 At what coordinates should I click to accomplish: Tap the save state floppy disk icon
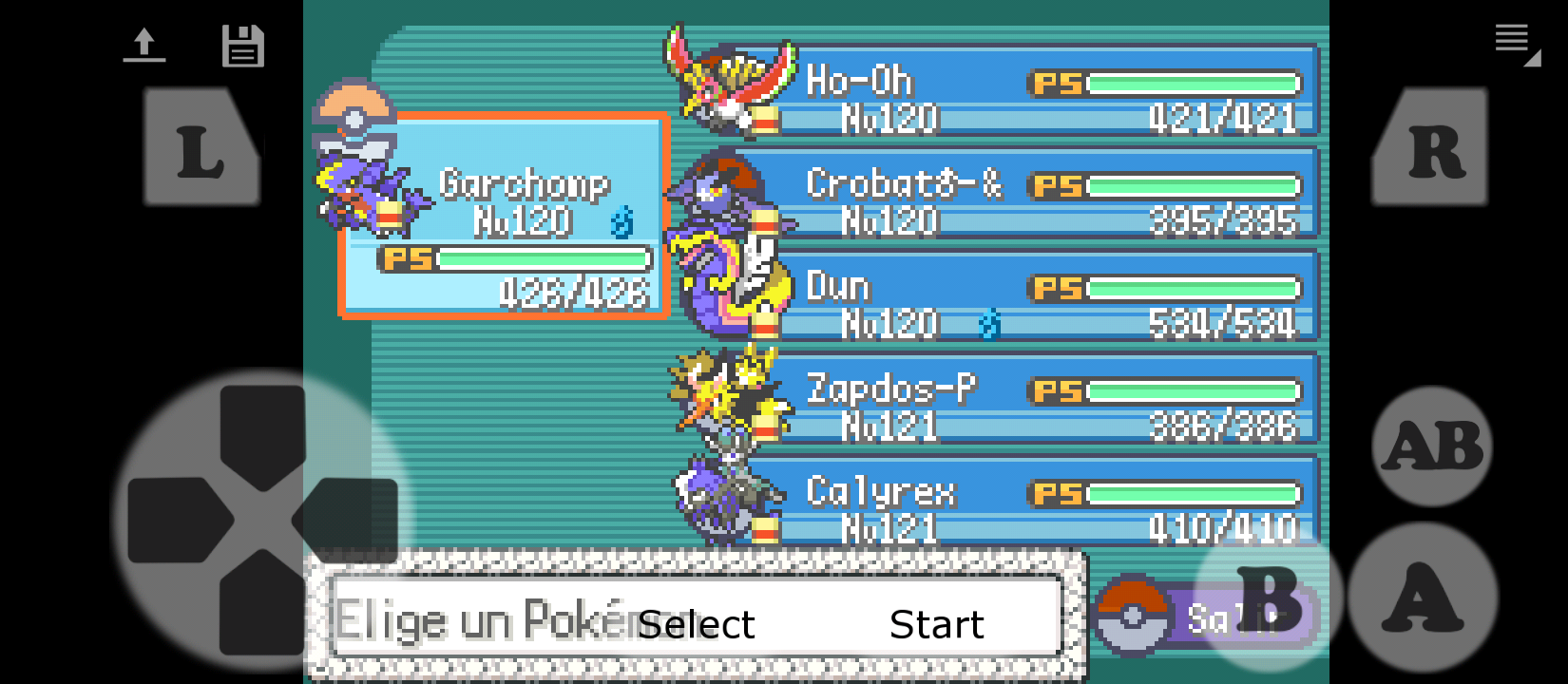point(244,45)
